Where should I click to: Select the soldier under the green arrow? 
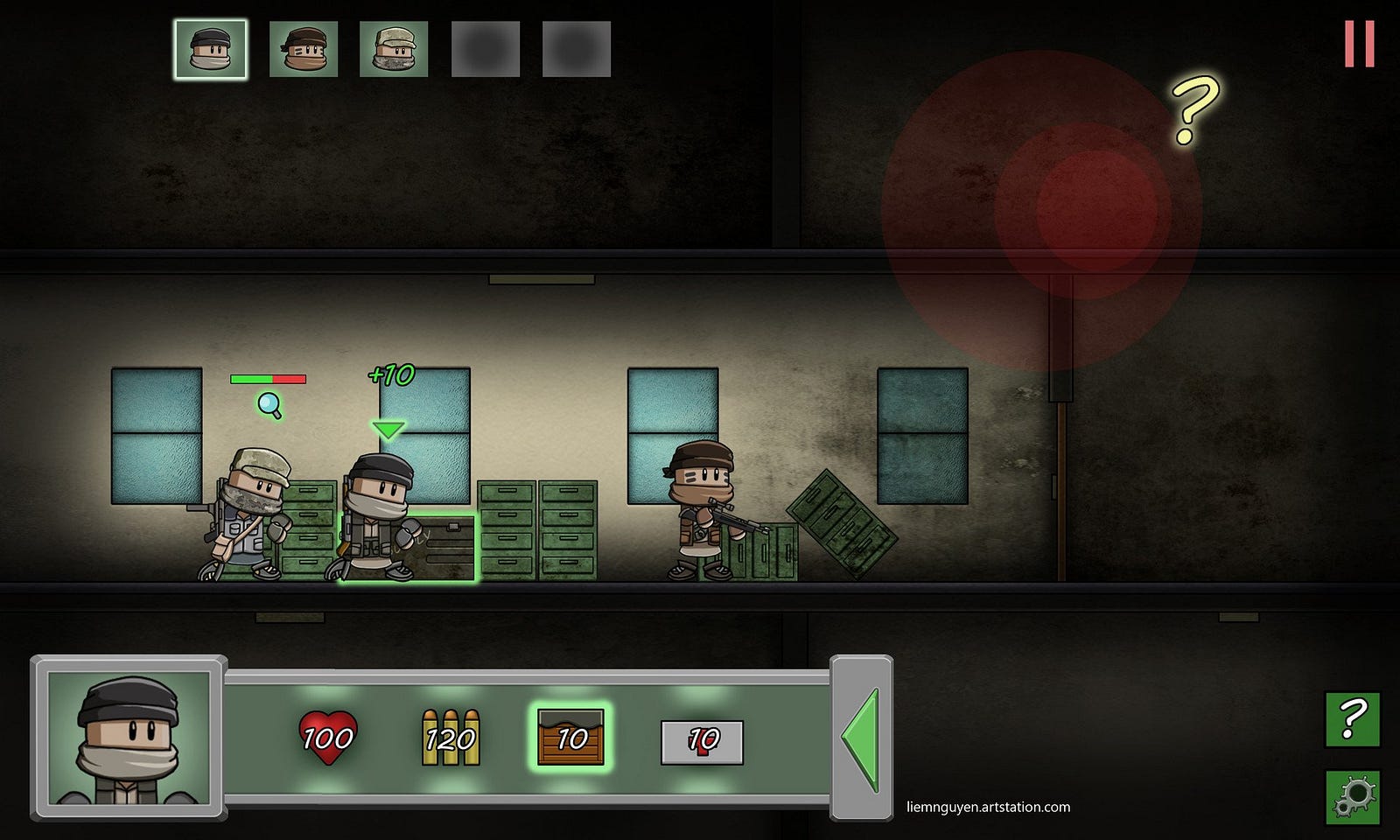378,516
